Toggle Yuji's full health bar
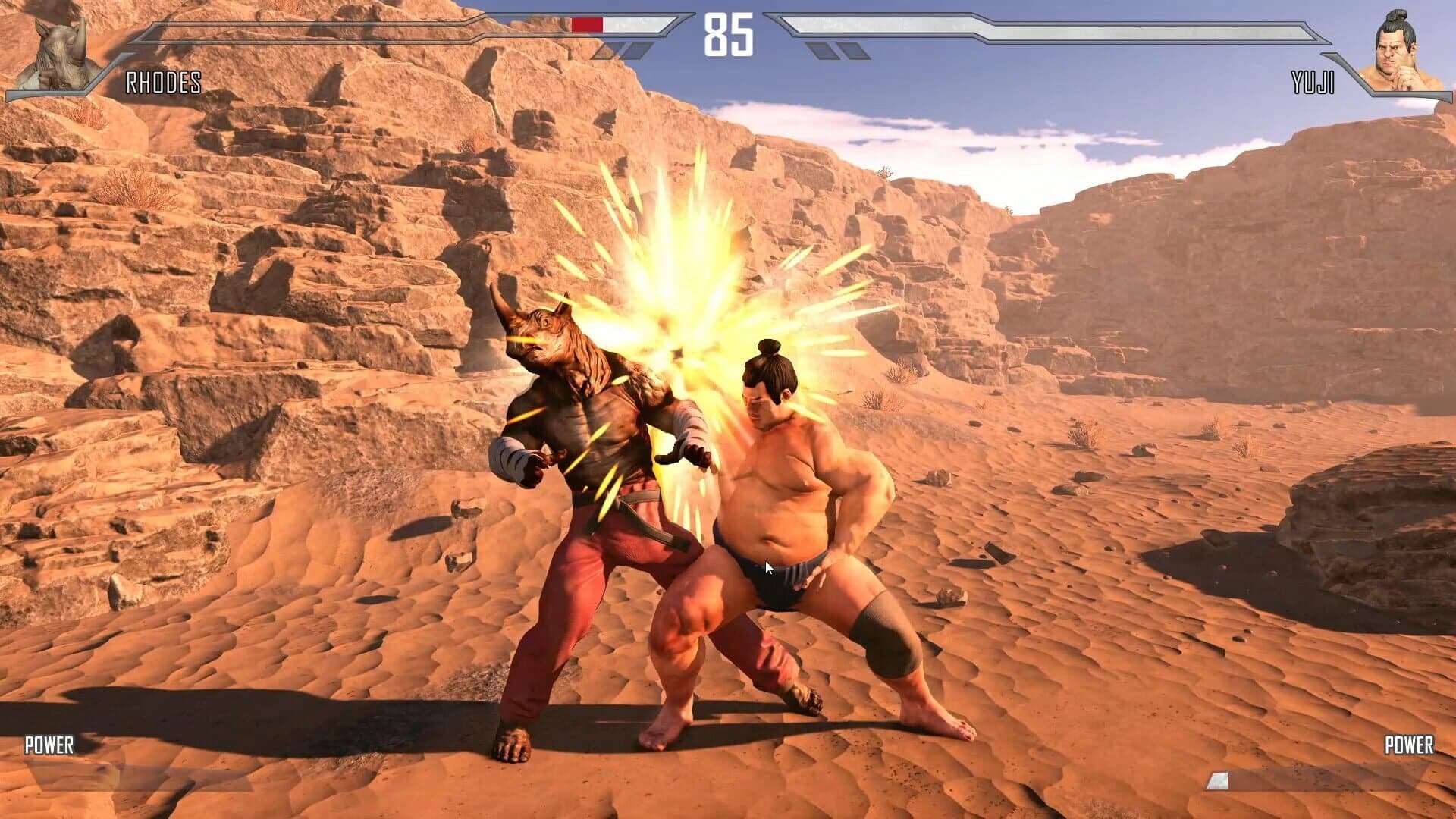 pyautogui.click(x=1062, y=23)
